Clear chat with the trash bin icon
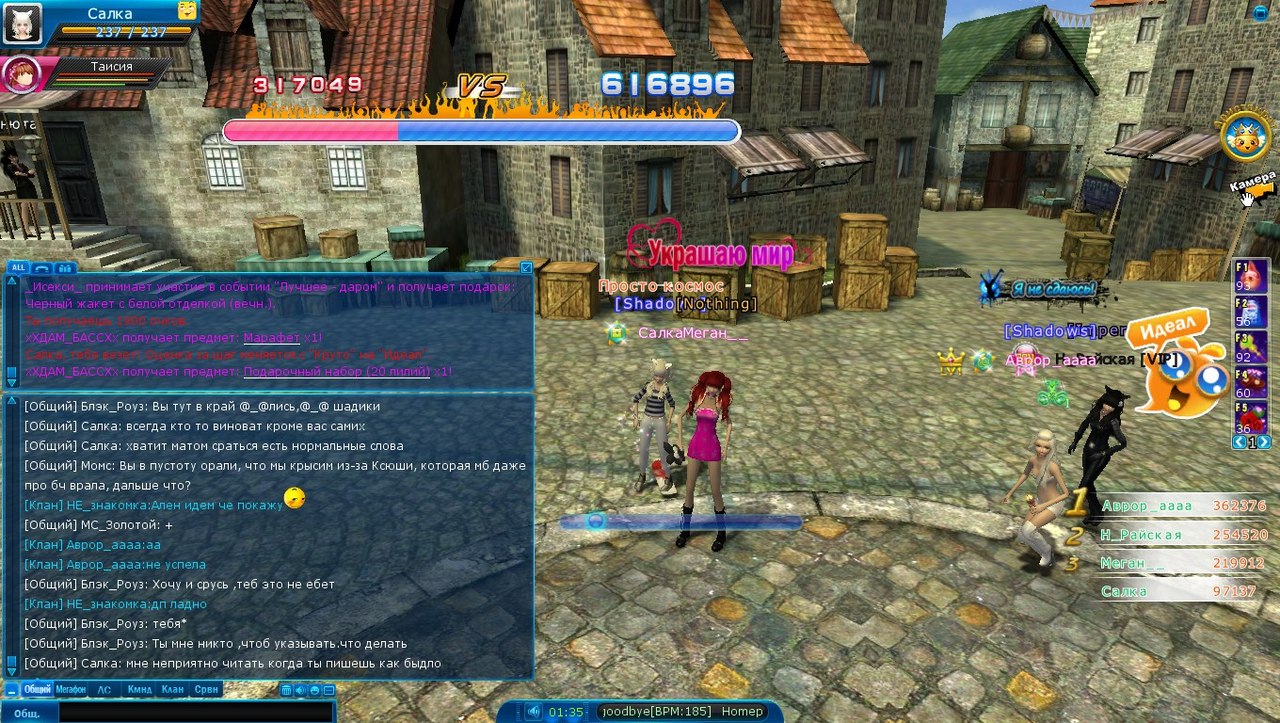 point(286,690)
